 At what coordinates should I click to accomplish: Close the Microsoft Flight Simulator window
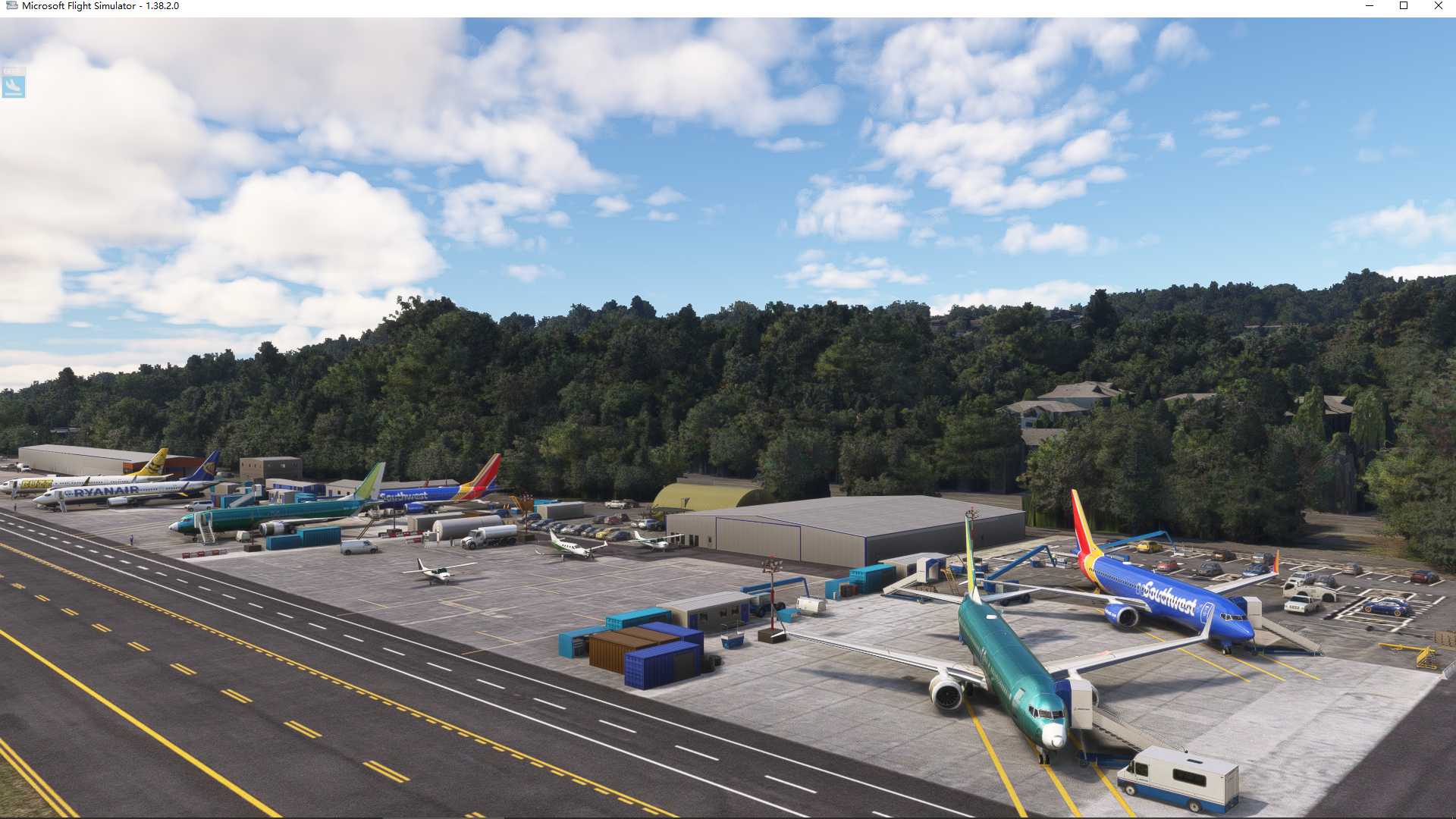click(x=1439, y=6)
